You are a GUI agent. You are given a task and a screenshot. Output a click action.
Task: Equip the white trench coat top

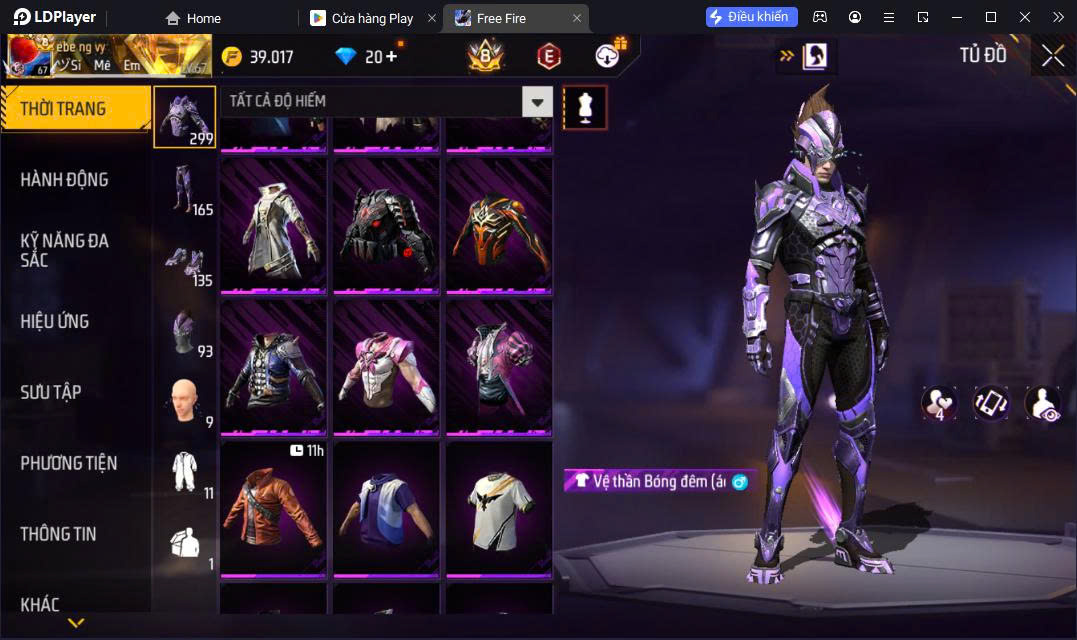click(273, 224)
